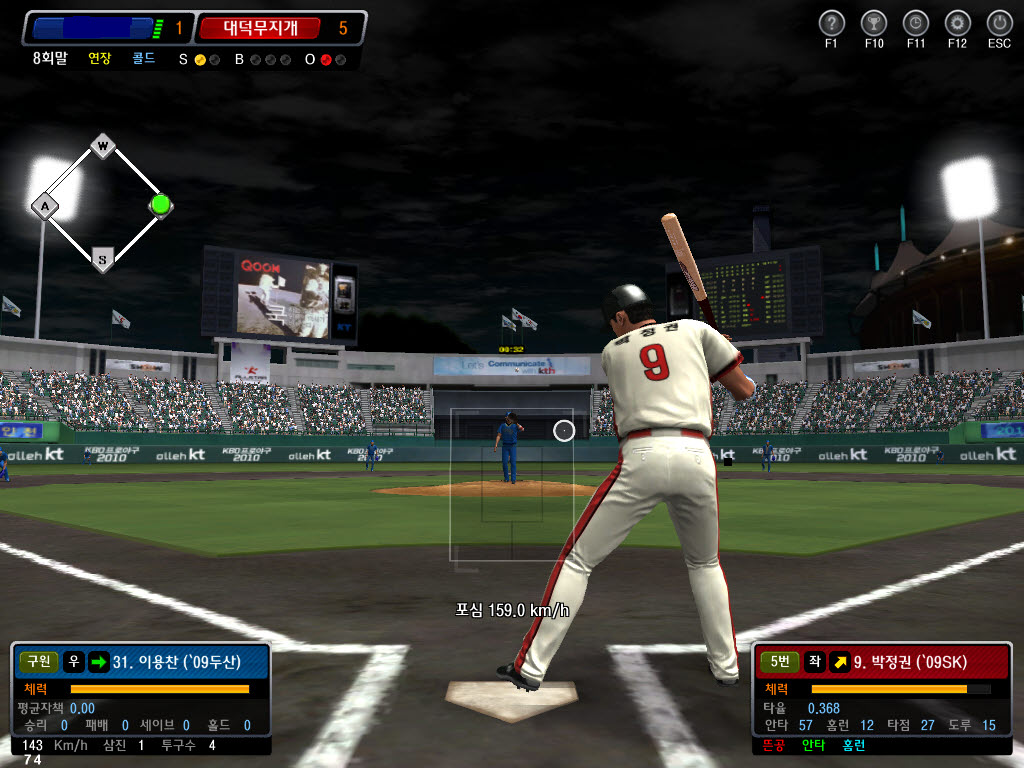Open the gear settings icon
The width and height of the screenshot is (1024, 768).
[957, 23]
